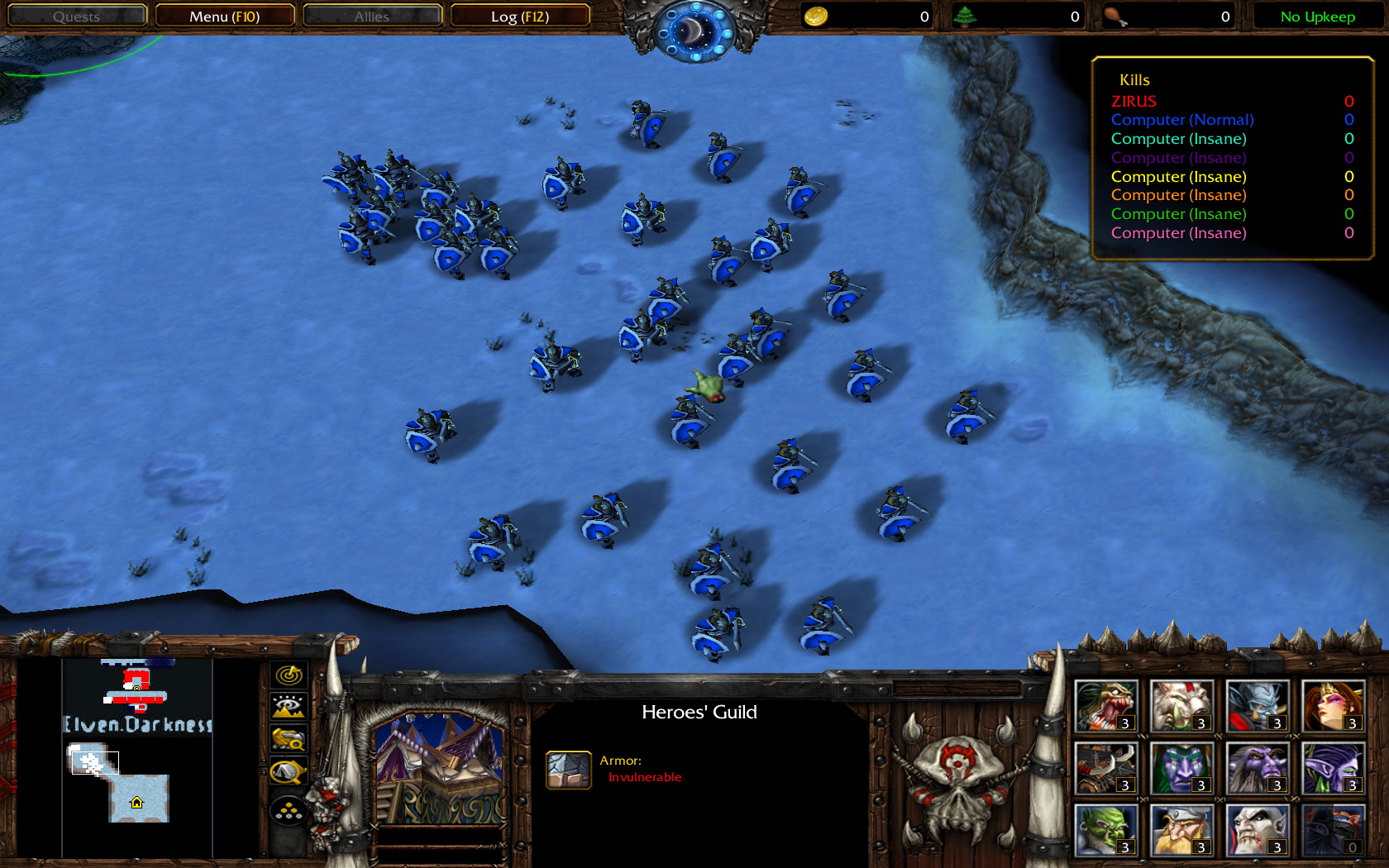Screen dimensions: 1389x868
Task: Select the snarling troll hero icon
Action: [x=1106, y=704]
